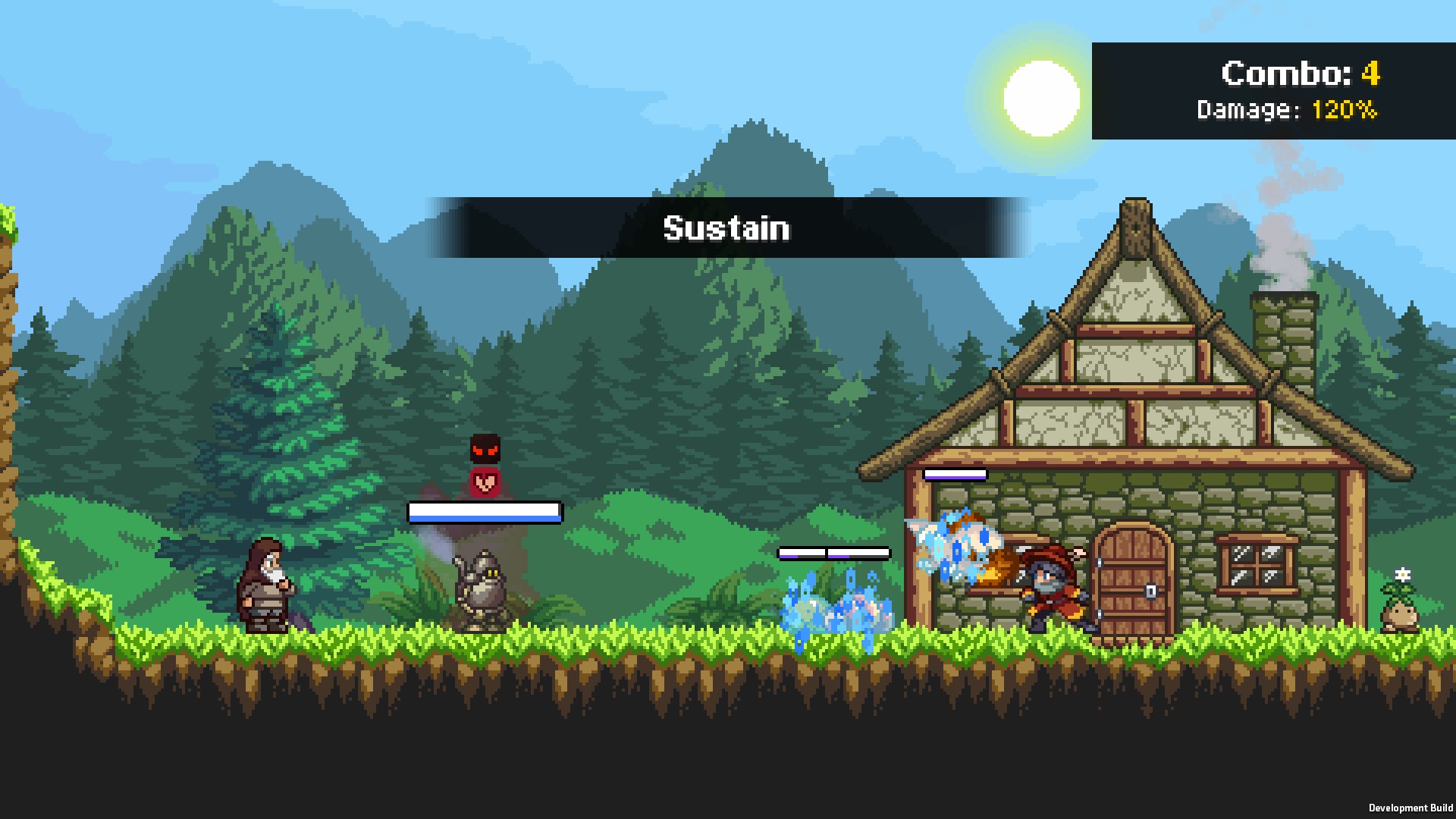Click the Combo: 4 counter

(1300, 74)
